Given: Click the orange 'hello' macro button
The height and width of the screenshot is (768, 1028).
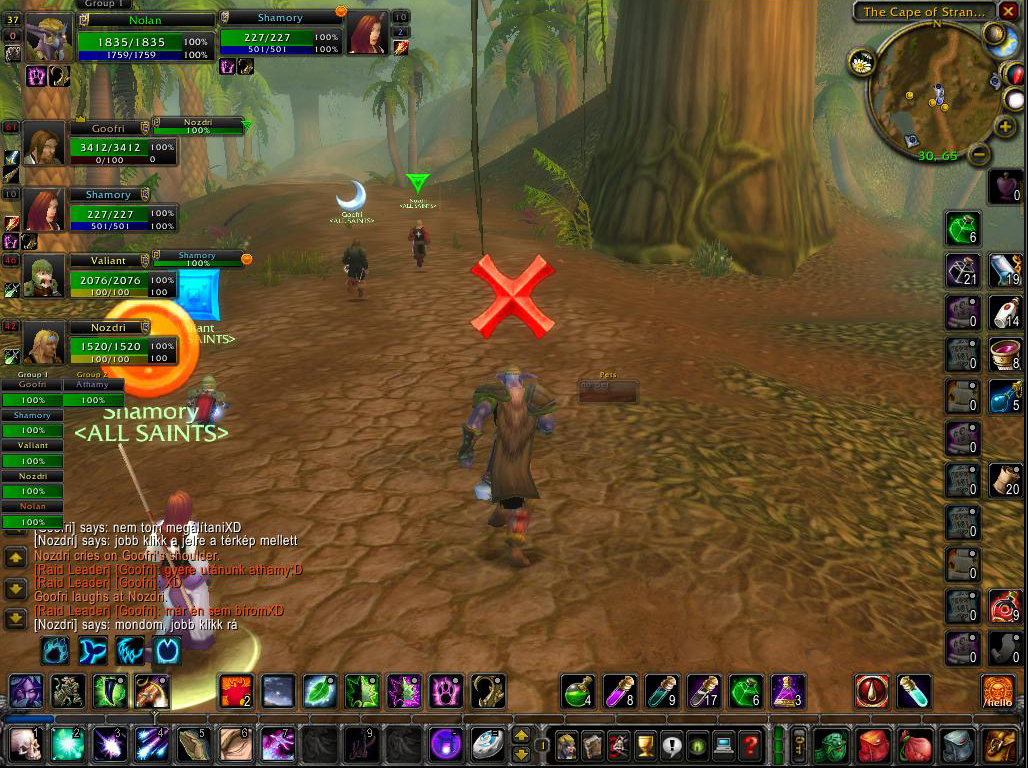Looking at the screenshot, I should coord(997,691).
